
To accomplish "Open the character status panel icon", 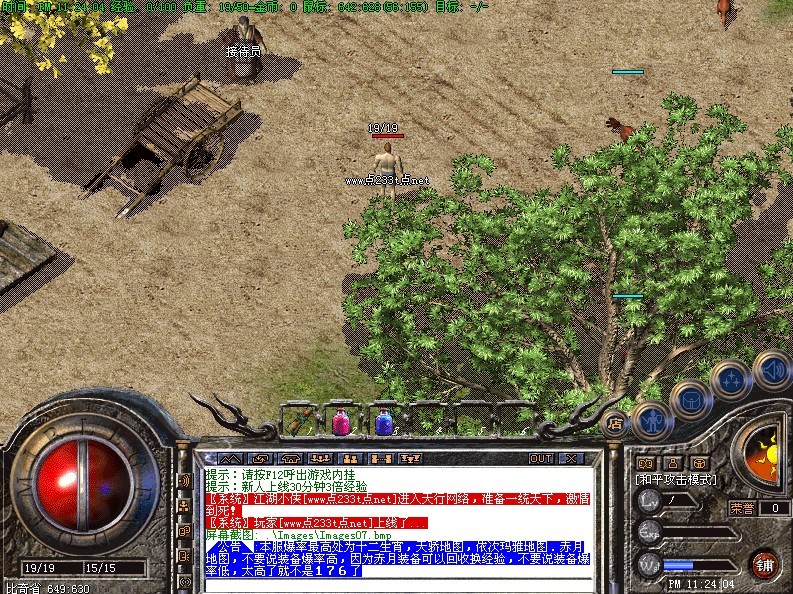I will (x=653, y=419).
